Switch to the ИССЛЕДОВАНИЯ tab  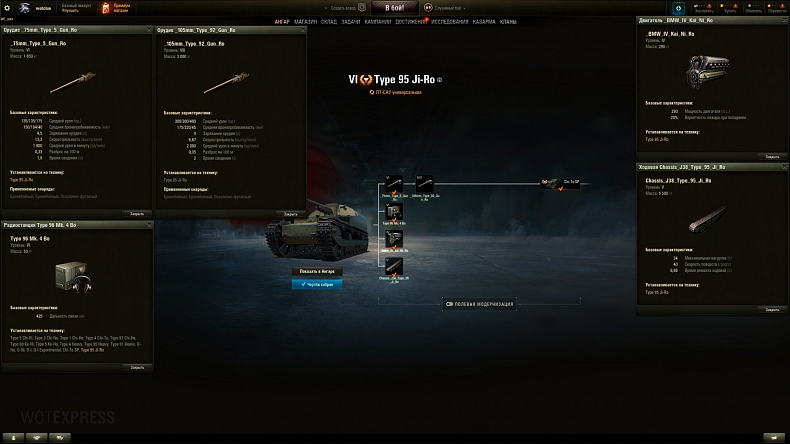450,21
